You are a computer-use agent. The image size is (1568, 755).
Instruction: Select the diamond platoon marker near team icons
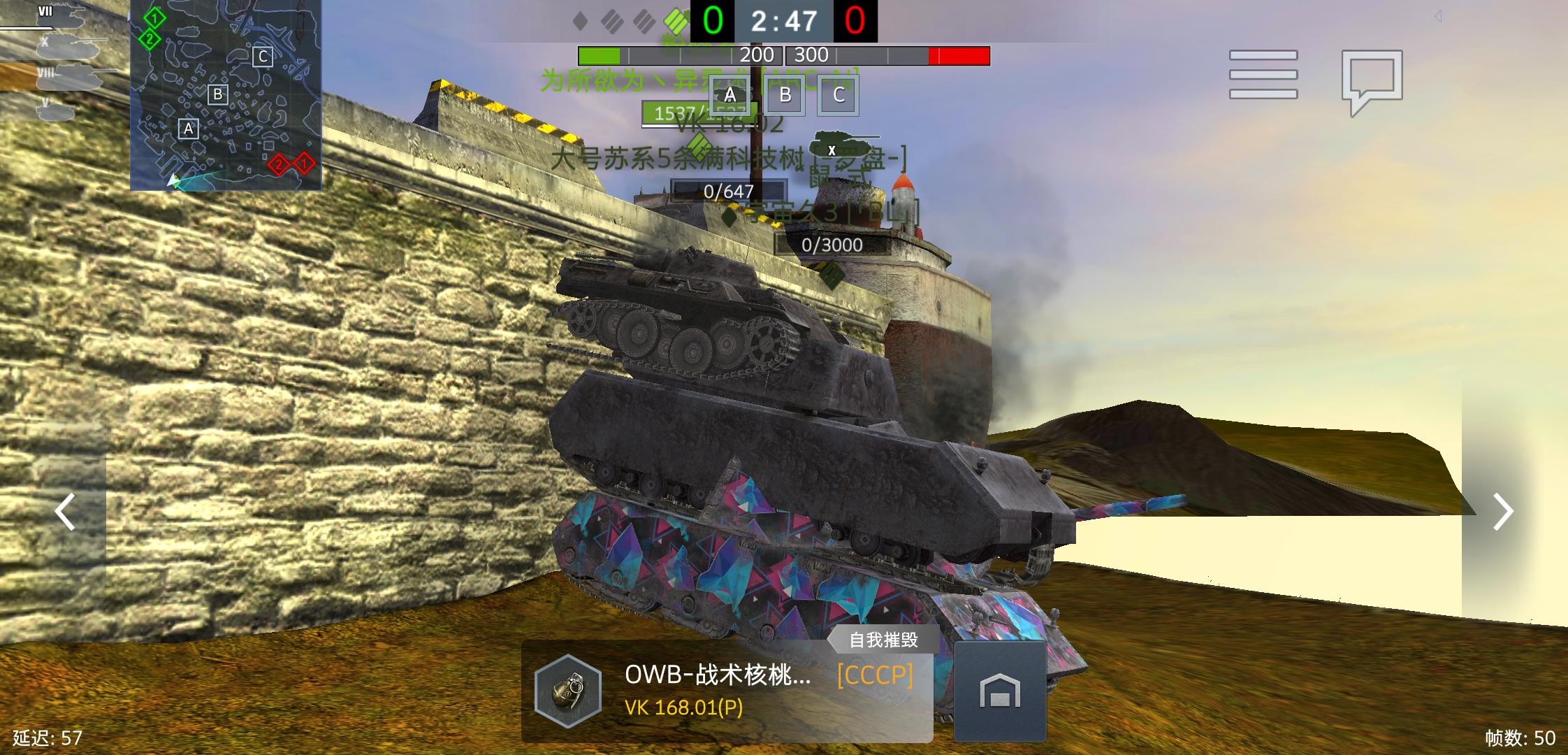(x=579, y=19)
